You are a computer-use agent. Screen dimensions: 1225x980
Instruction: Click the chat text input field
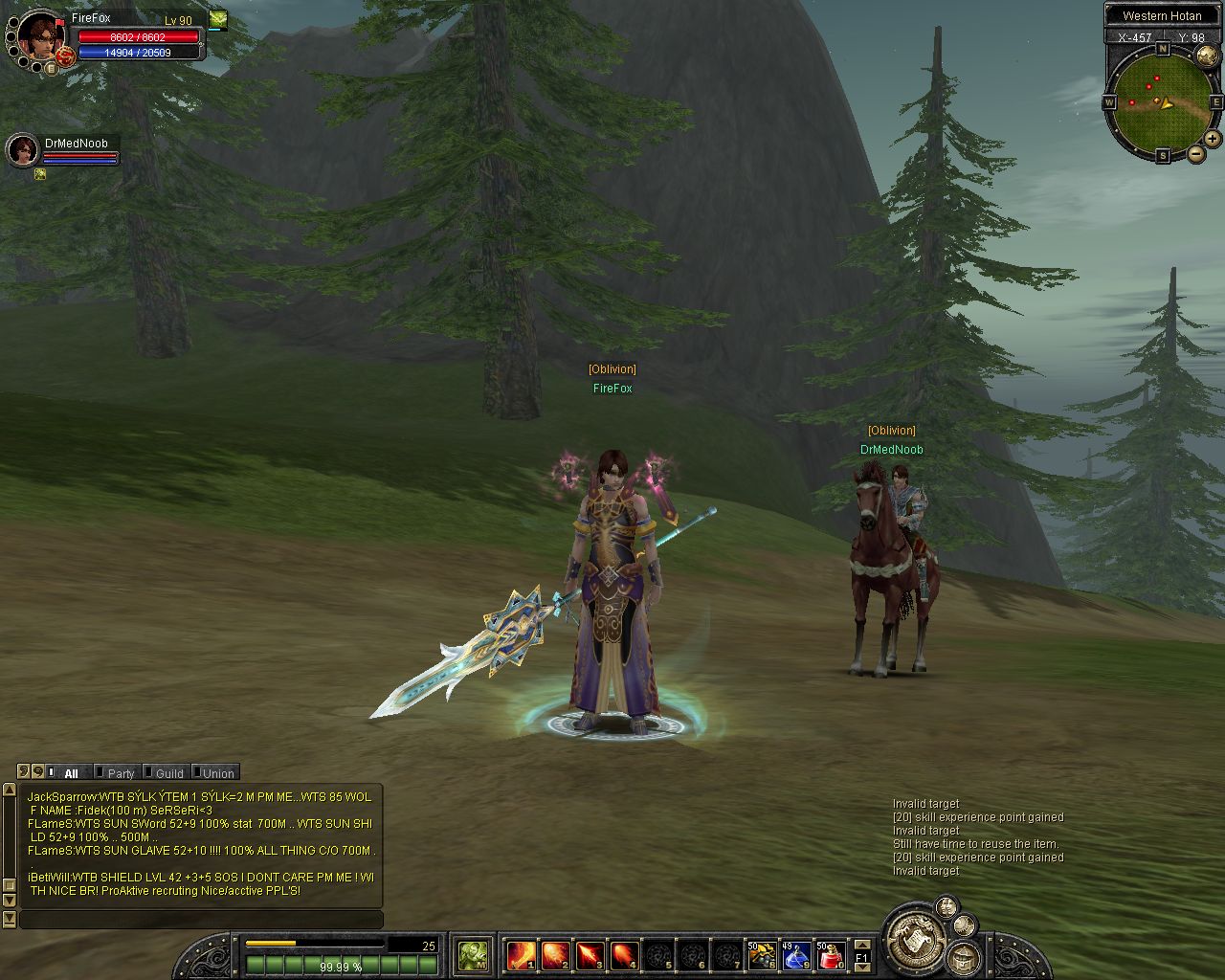201,920
